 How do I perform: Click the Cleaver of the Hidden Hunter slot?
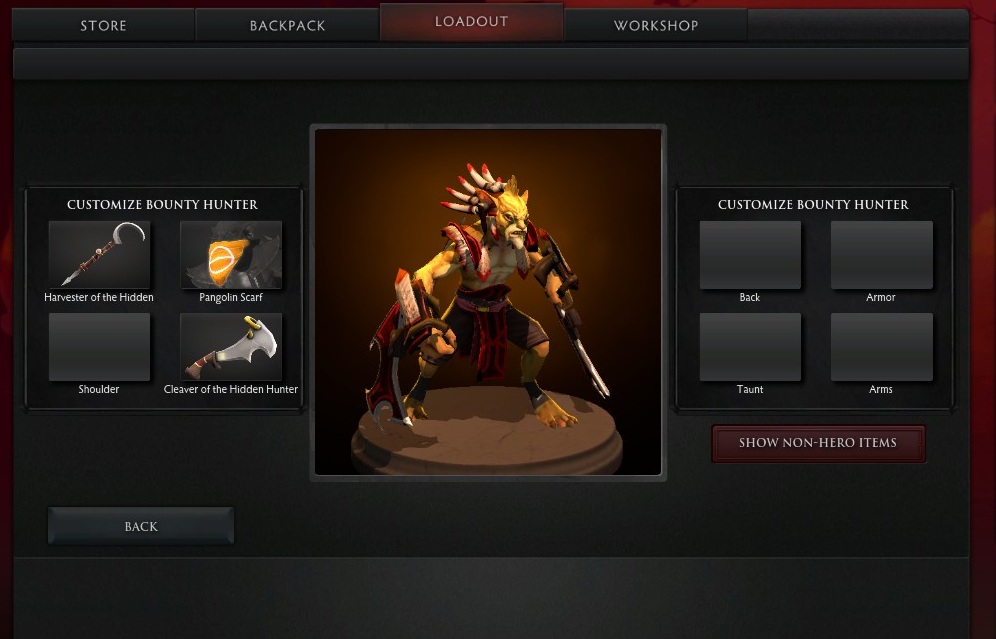[x=231, y=347]
